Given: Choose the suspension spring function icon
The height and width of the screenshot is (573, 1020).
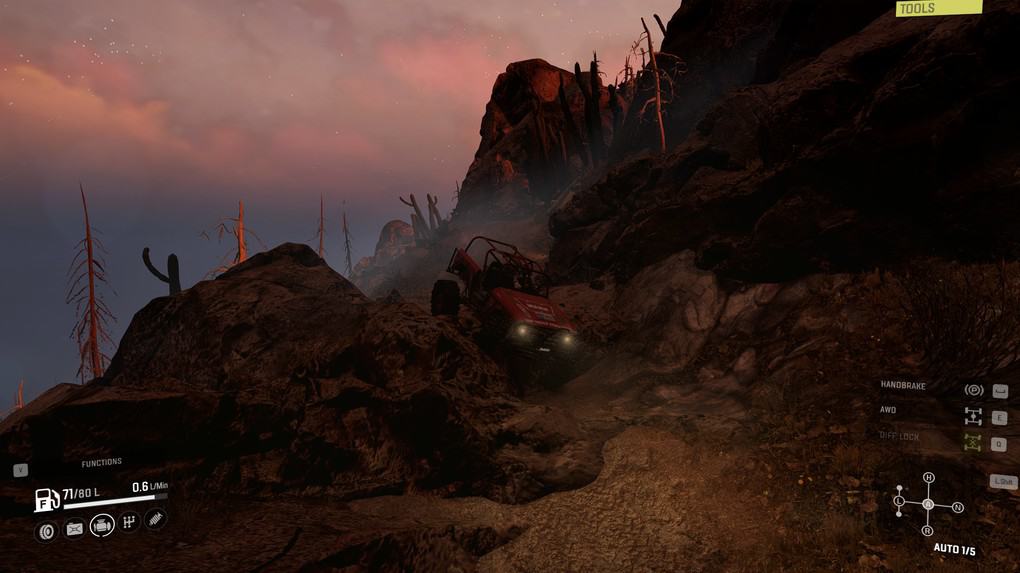Looking at the screenshot, I should click(156, 519).
